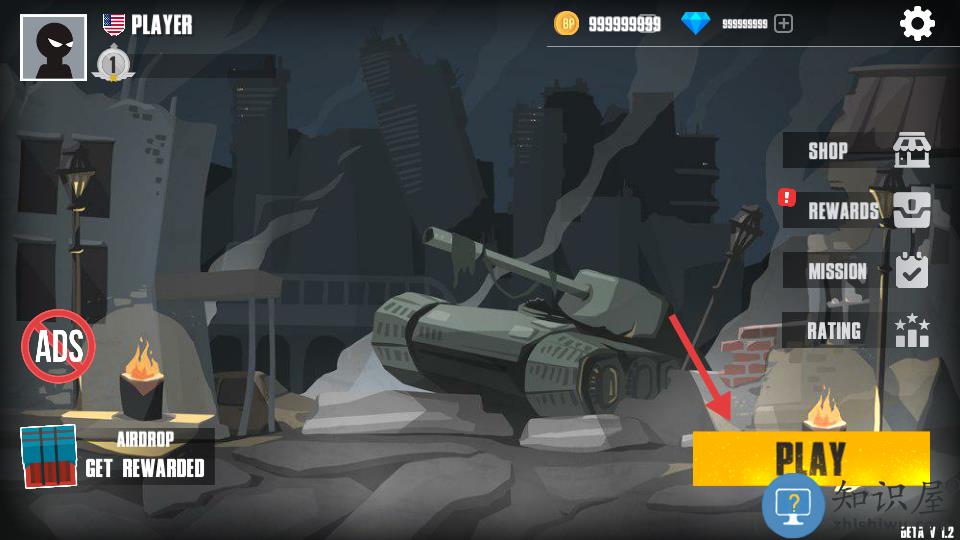The image size is (960, 540).
Task: View the Mission list
Action: [860, 270]
